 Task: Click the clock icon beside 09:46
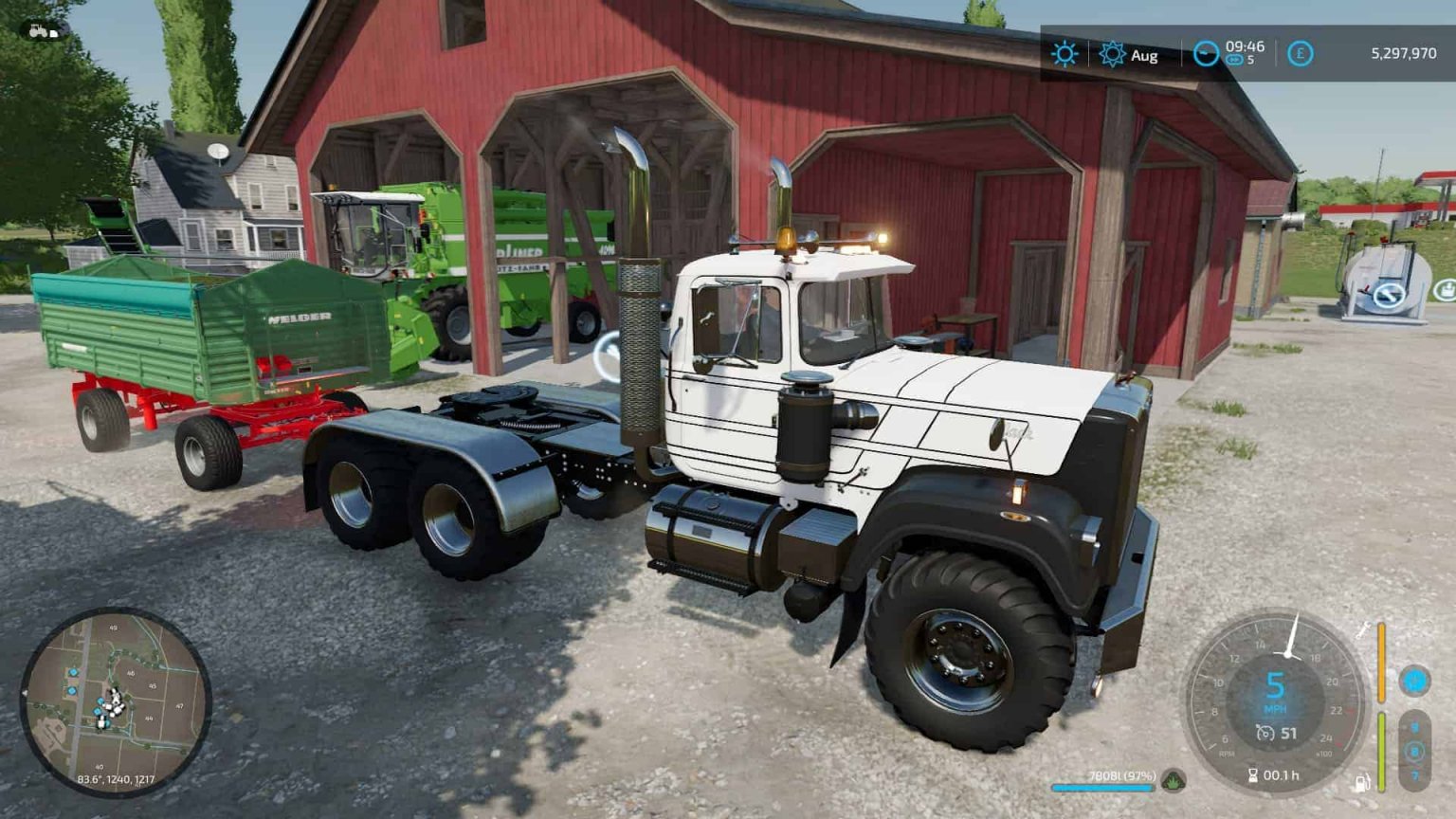click(x=1206, y=53)
